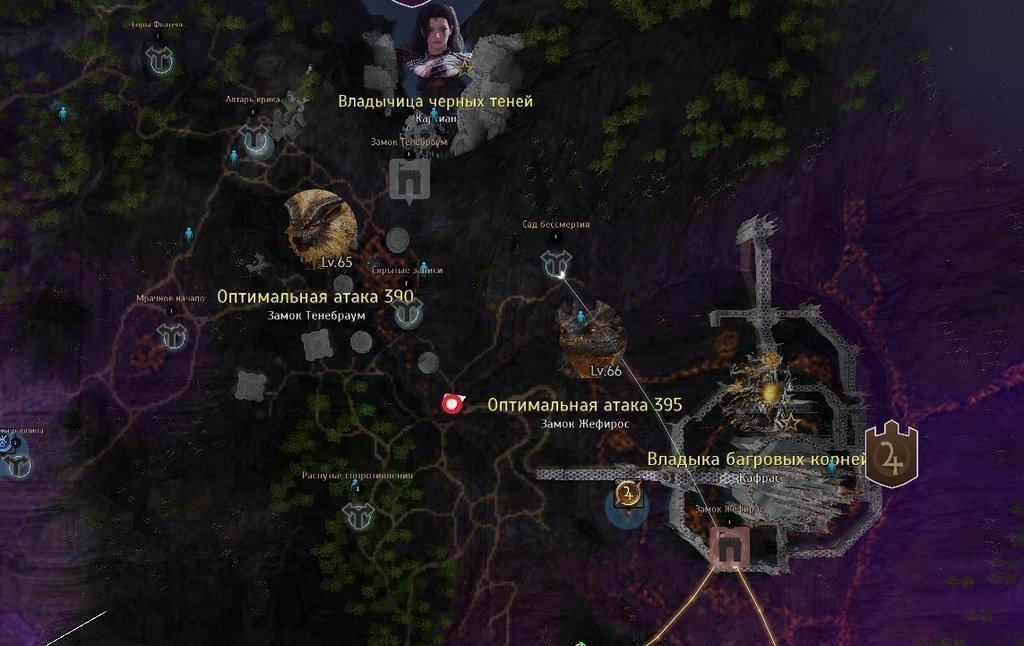
Task: Select the Сад бессмертия teleport marker
Action: [555, 263]
